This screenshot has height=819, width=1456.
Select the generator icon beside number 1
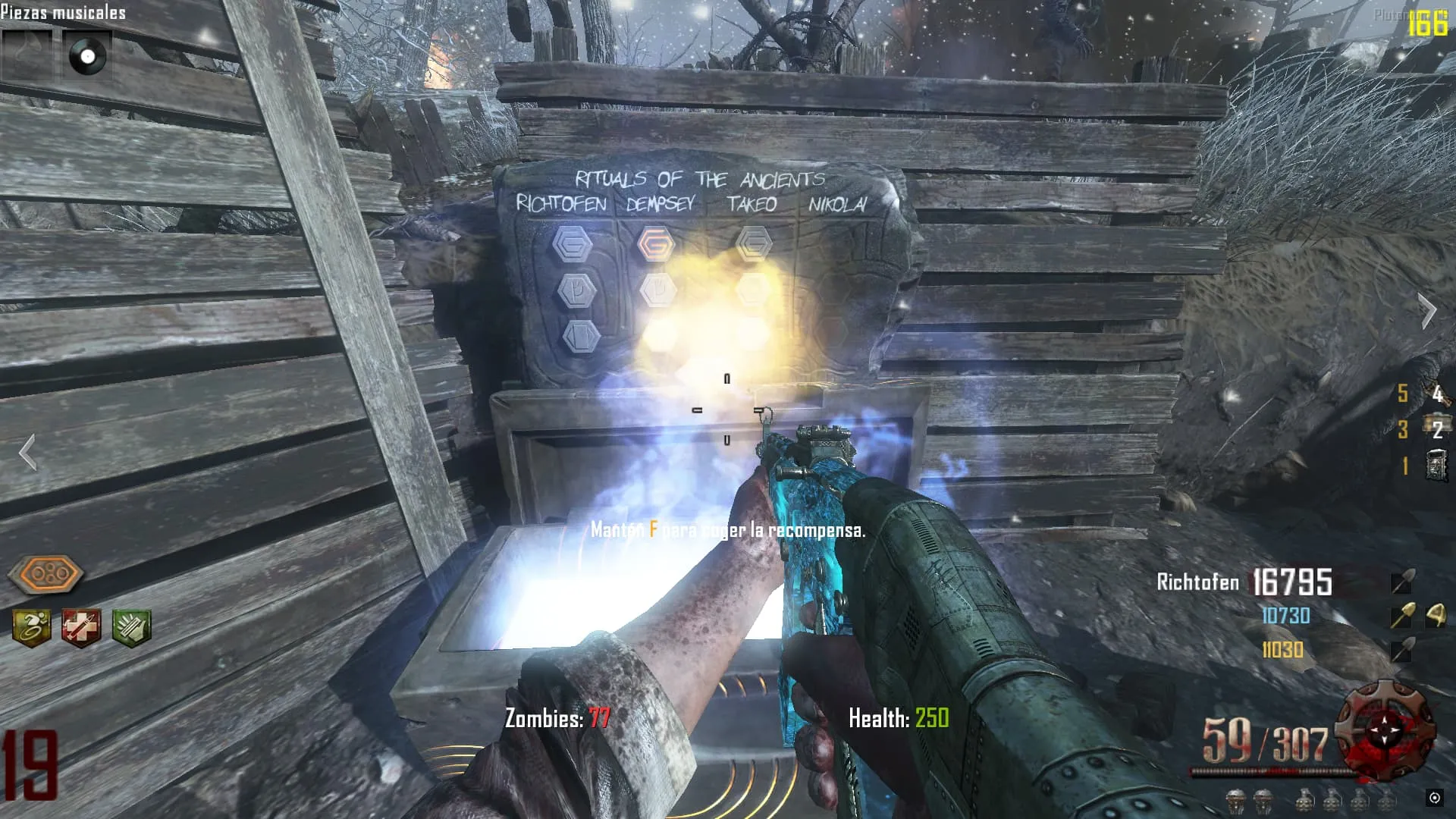coord(1436,465)
